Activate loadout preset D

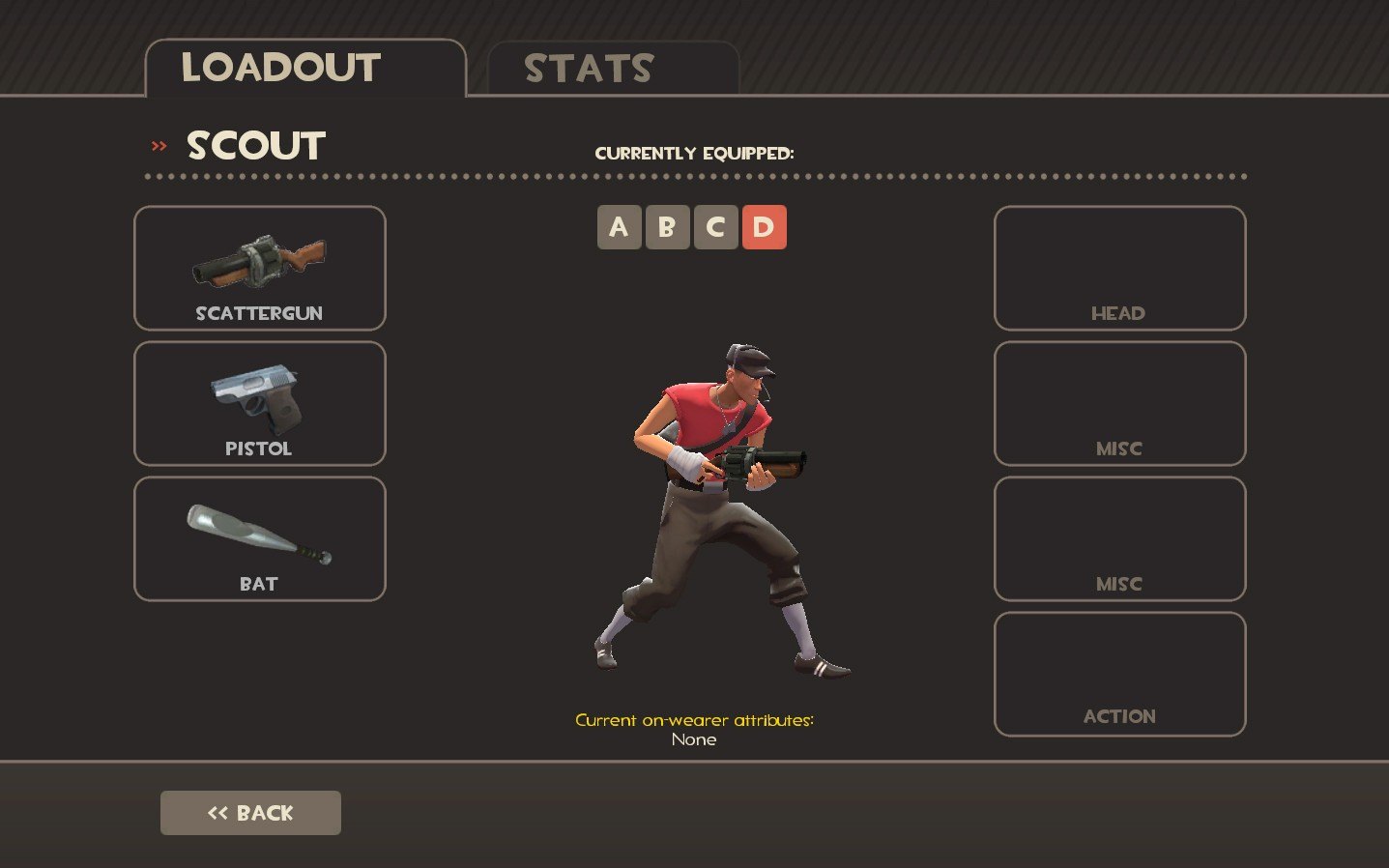coord(764,227)
